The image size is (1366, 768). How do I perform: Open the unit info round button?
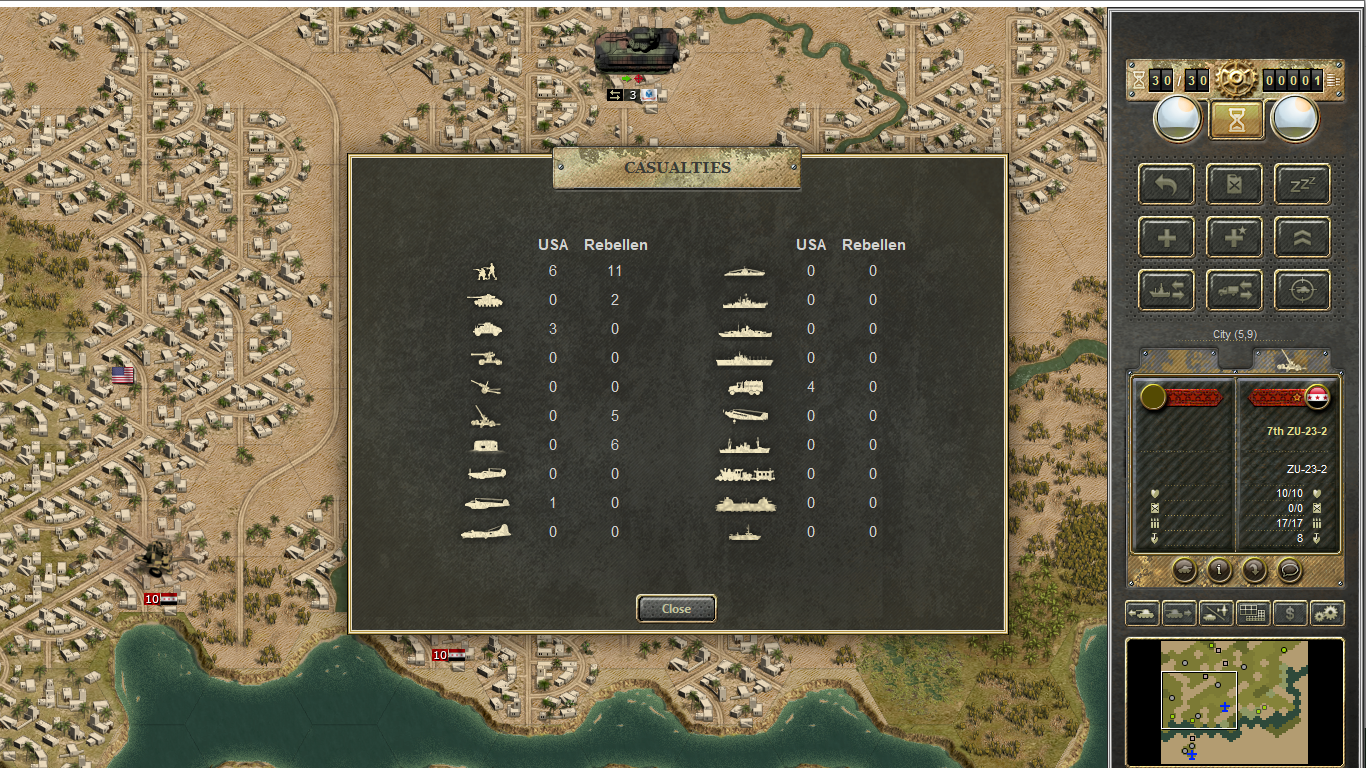click(x=1219, y=570)
